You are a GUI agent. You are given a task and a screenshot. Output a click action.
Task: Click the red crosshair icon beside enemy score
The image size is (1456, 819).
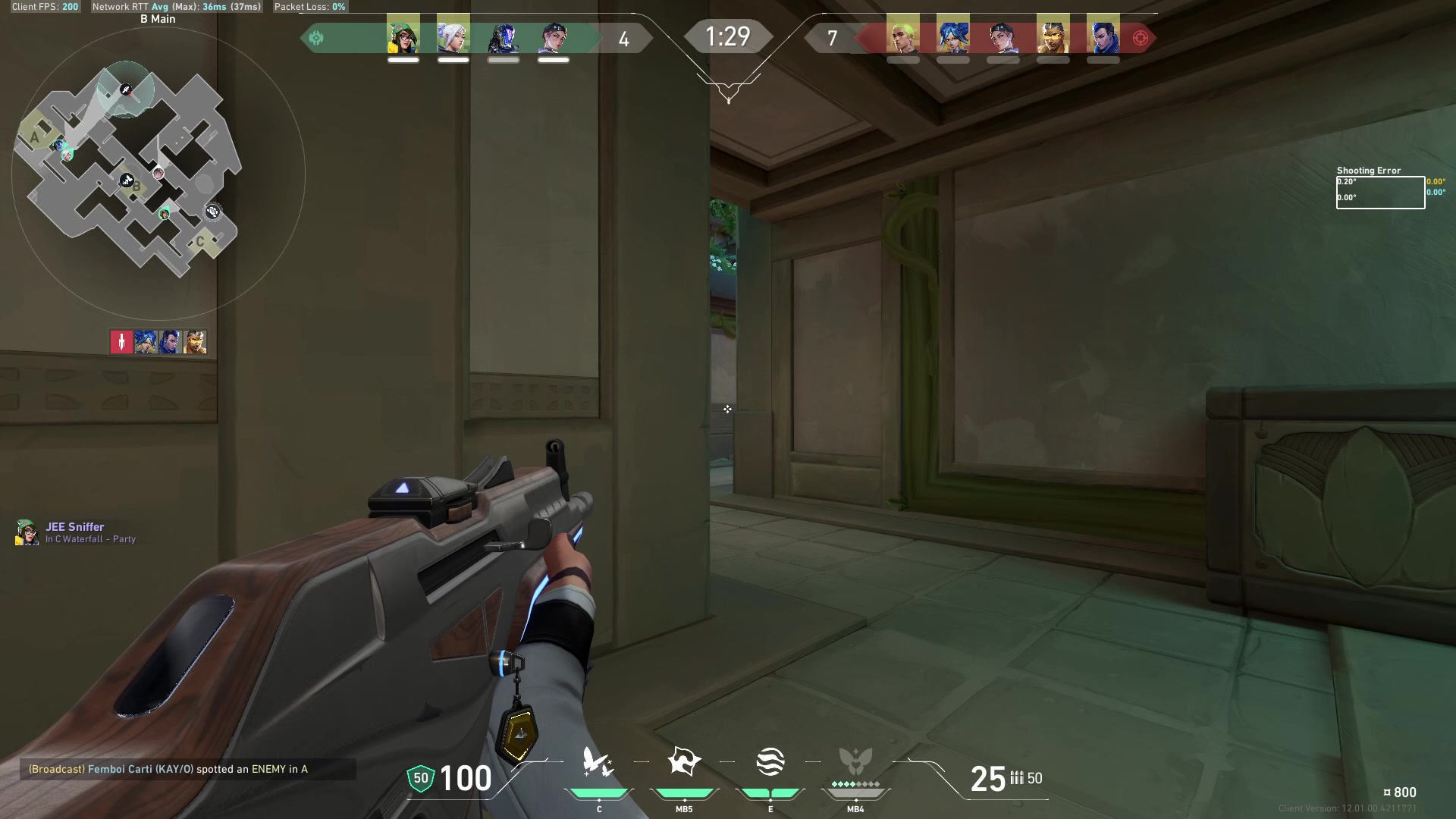click(1139, 36)
